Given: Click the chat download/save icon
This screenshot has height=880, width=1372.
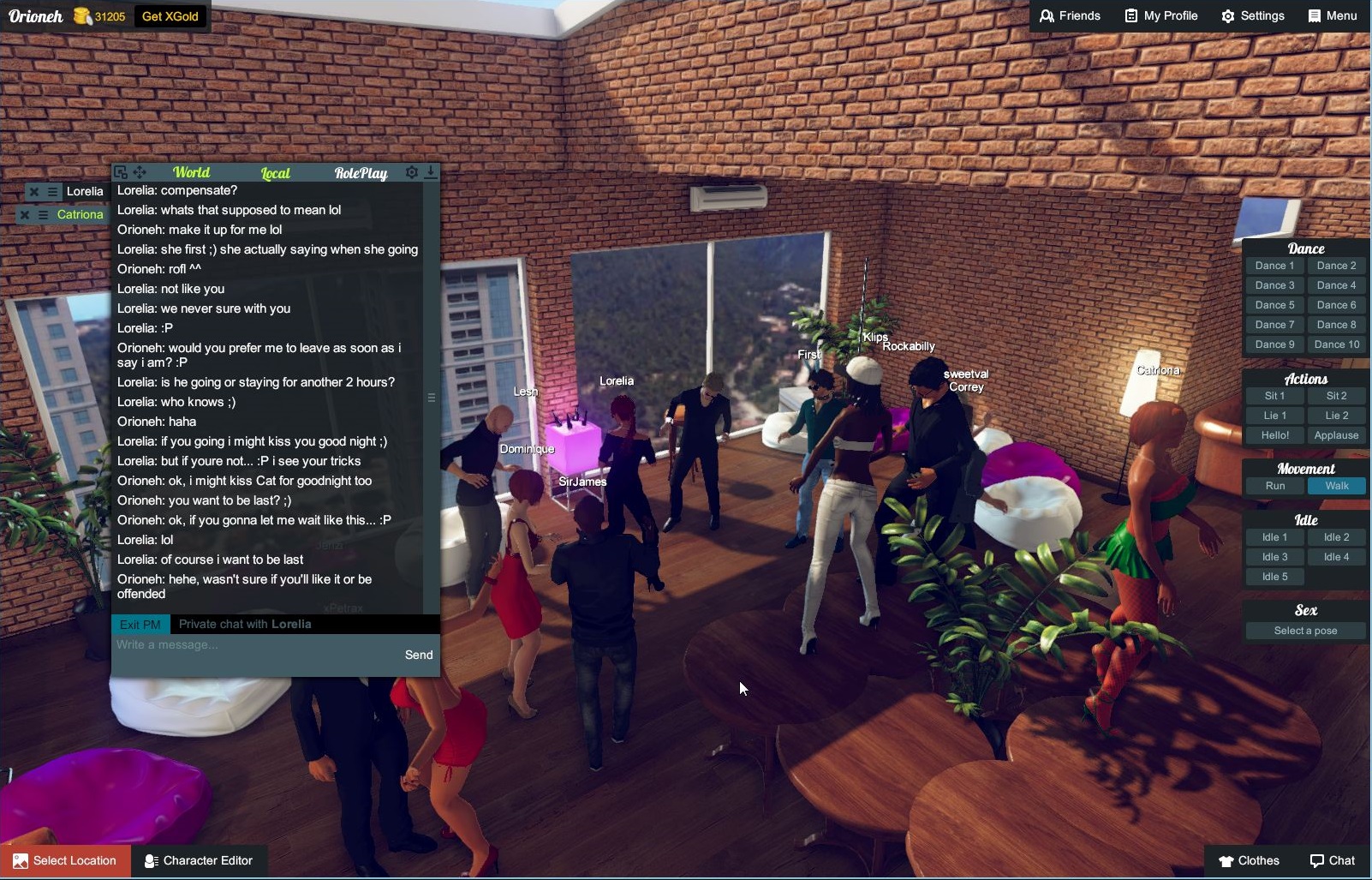Looking at the screenshot, I should click(x=430, y=172).
